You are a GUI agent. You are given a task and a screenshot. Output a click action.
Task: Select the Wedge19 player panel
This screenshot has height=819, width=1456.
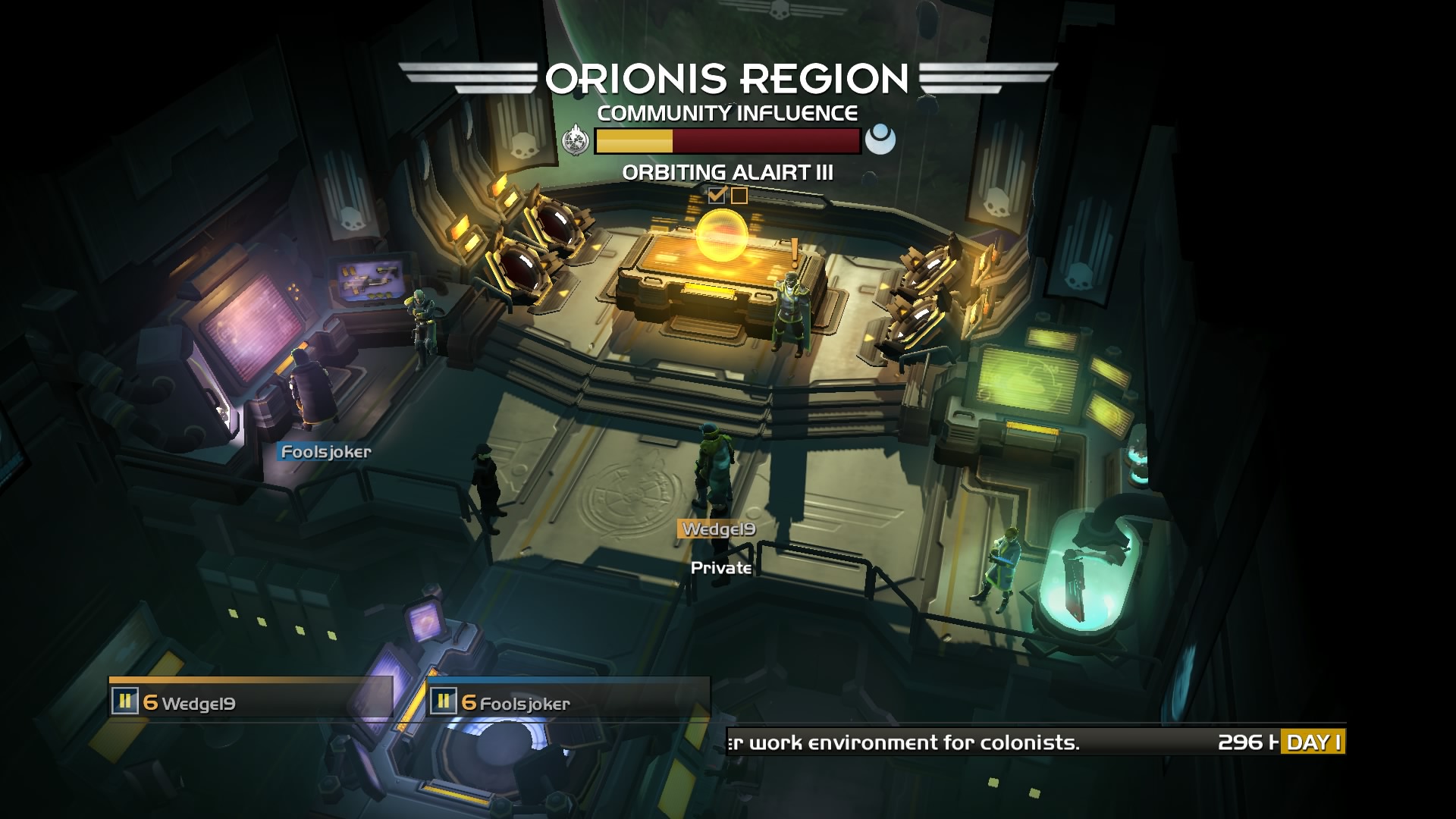coord(251,701)
